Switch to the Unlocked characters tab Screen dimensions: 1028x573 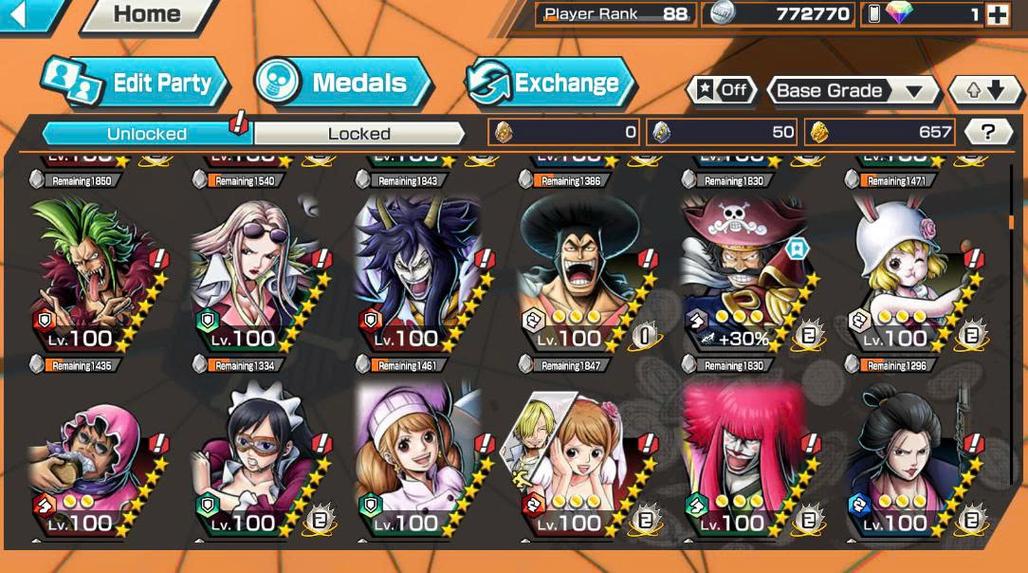coord(146,133)
